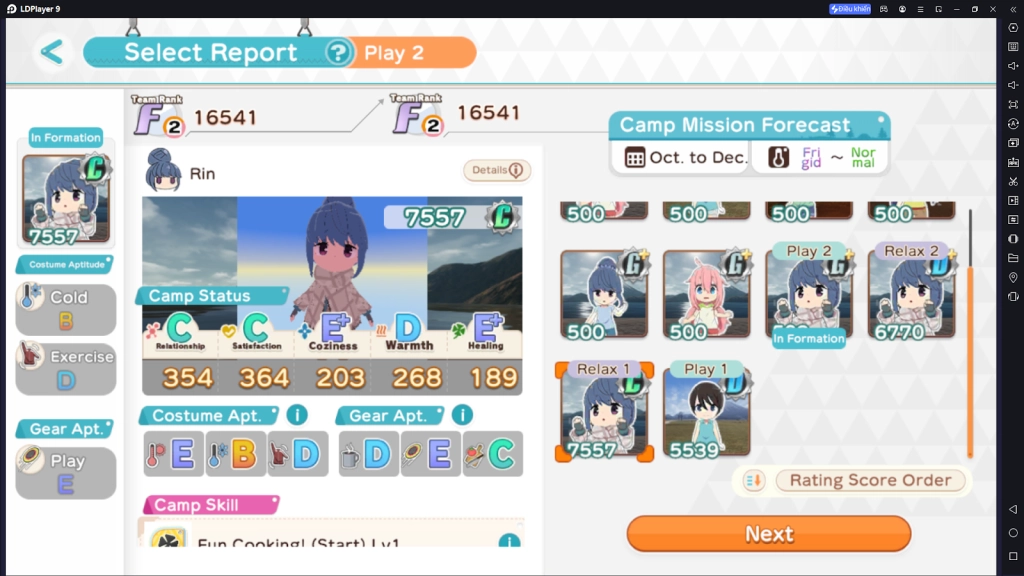Minimize the LDPlayer emulator window
The width and height of the screenshot is (1024, 576).
point(956,9)
